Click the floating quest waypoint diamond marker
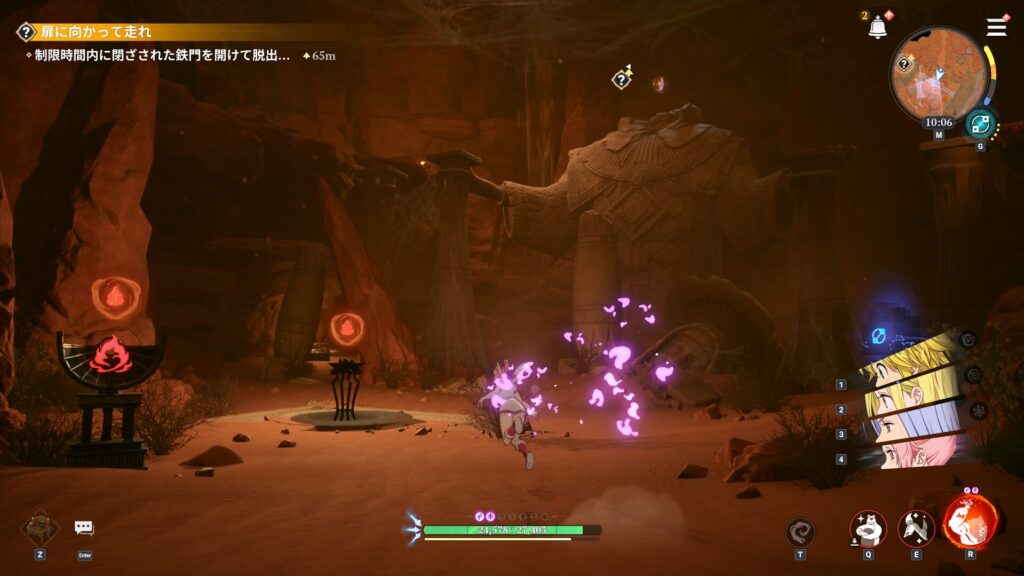1024x576 pixels. coord(622,78)
